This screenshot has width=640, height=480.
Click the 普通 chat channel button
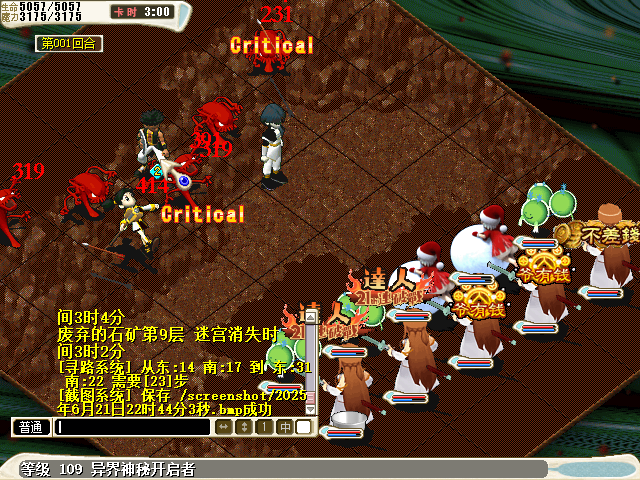[x=31, y=427]
